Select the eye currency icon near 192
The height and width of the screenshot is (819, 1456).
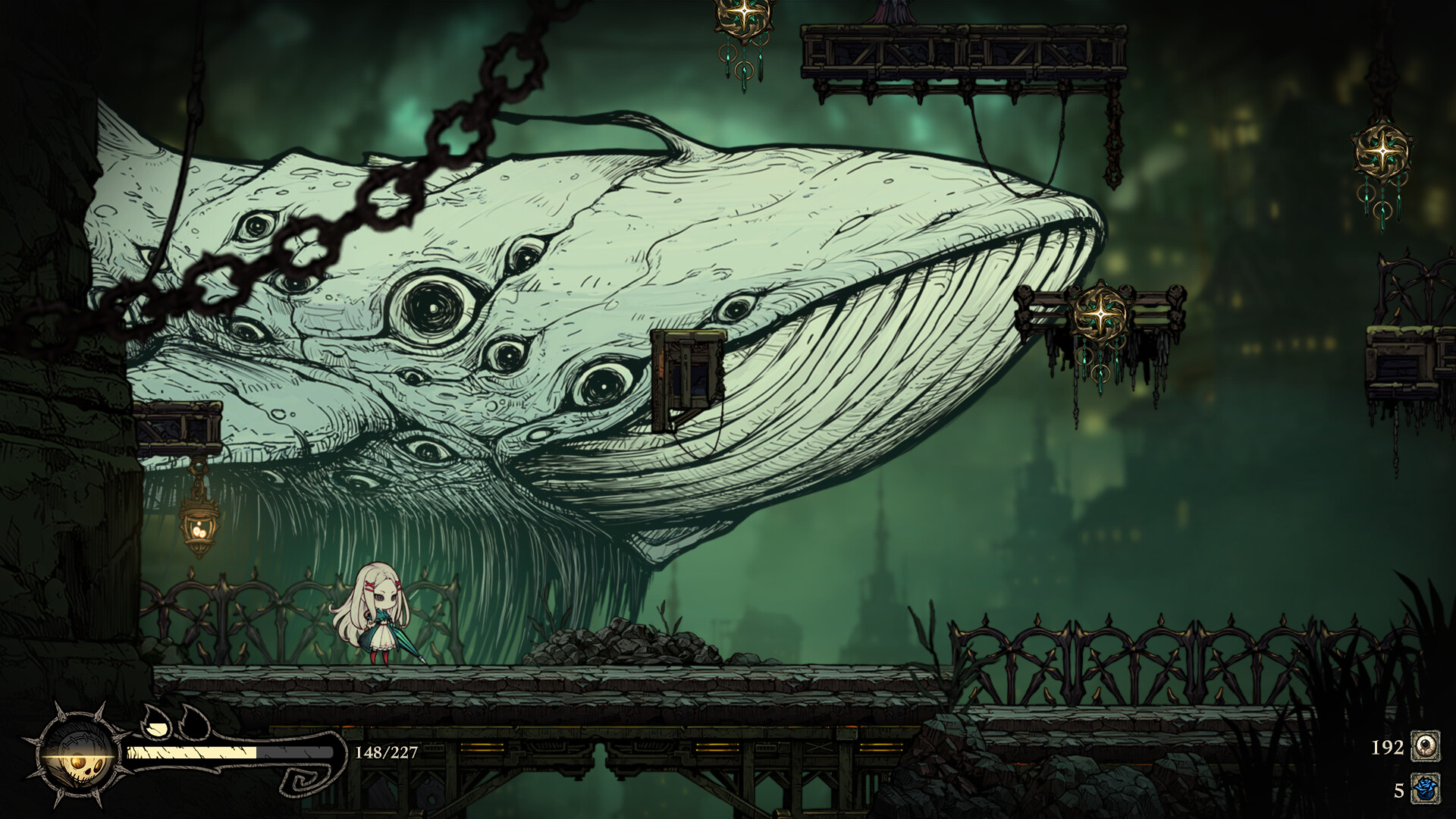tap(1425, 746)
